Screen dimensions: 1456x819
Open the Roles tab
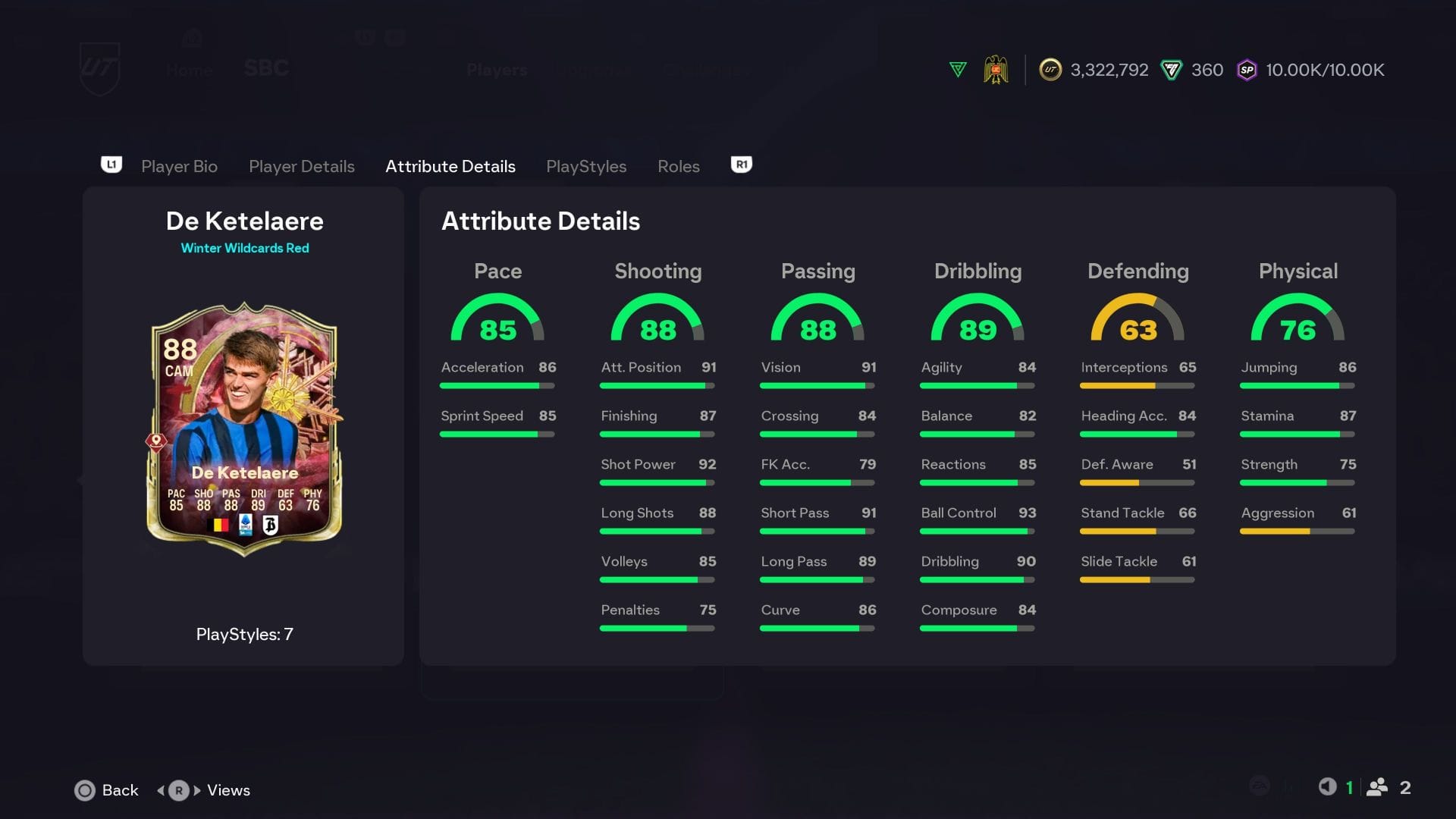(x=678, y=166)
